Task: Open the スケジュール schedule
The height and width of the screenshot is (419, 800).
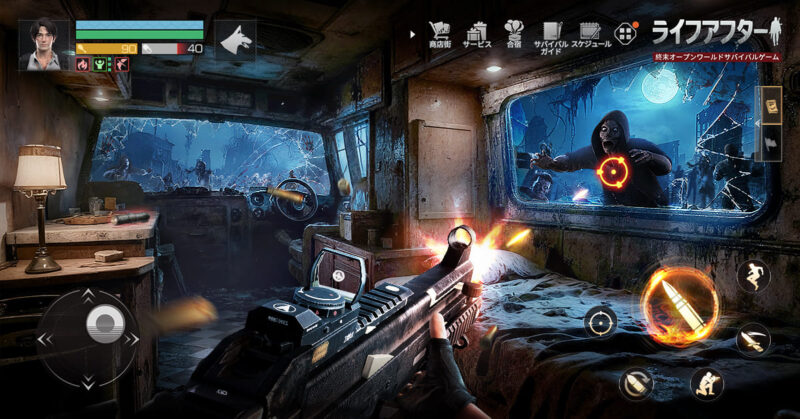Action: click(590, 34)
